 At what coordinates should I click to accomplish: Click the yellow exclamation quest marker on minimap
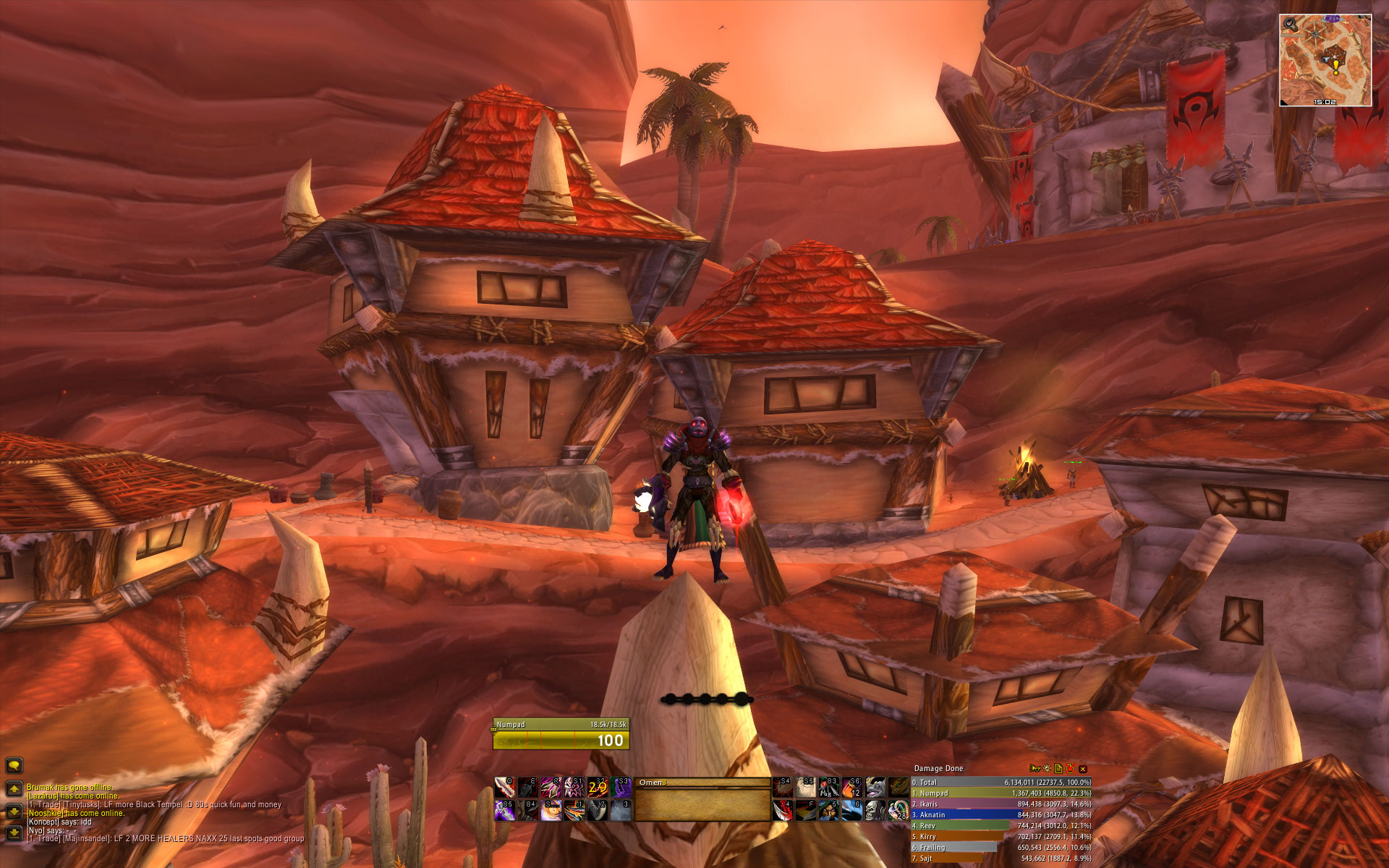pyautogui.click(x=1335, y=67)
